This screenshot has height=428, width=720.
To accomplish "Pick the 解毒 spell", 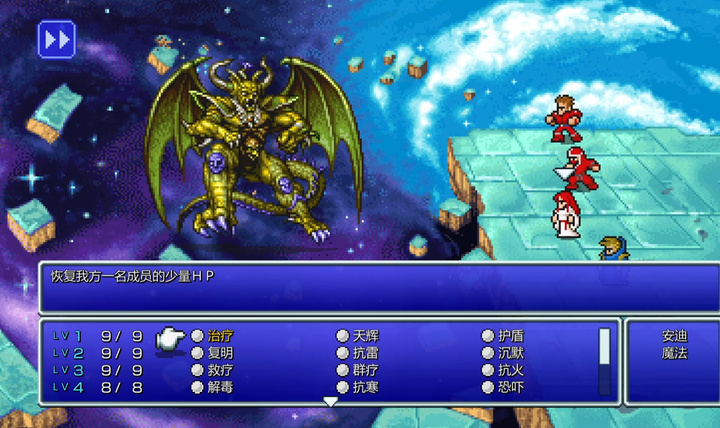I will tap(220, 387).
